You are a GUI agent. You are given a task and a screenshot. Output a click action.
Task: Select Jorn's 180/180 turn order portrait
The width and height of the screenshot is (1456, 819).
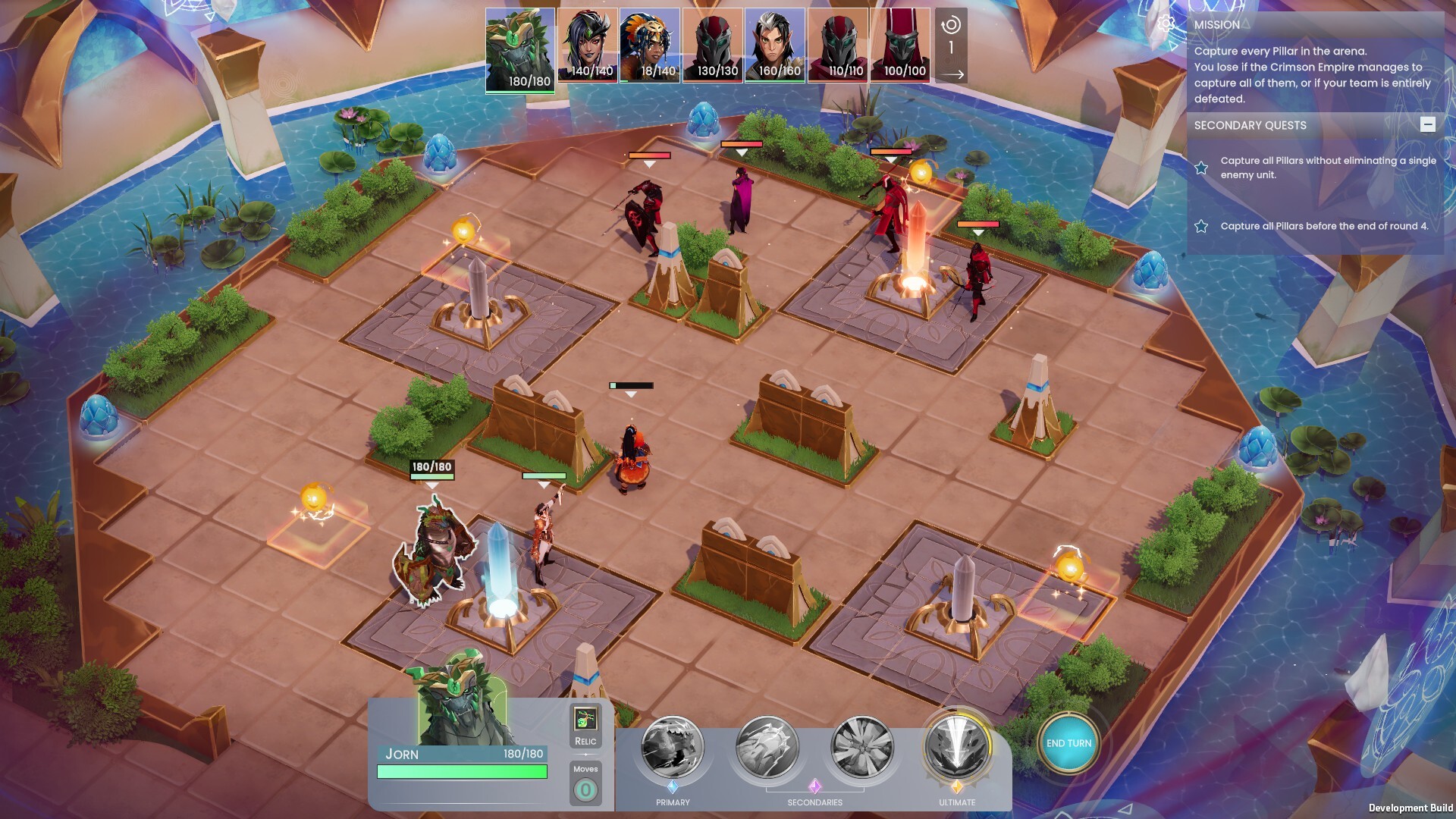[520, 49]
